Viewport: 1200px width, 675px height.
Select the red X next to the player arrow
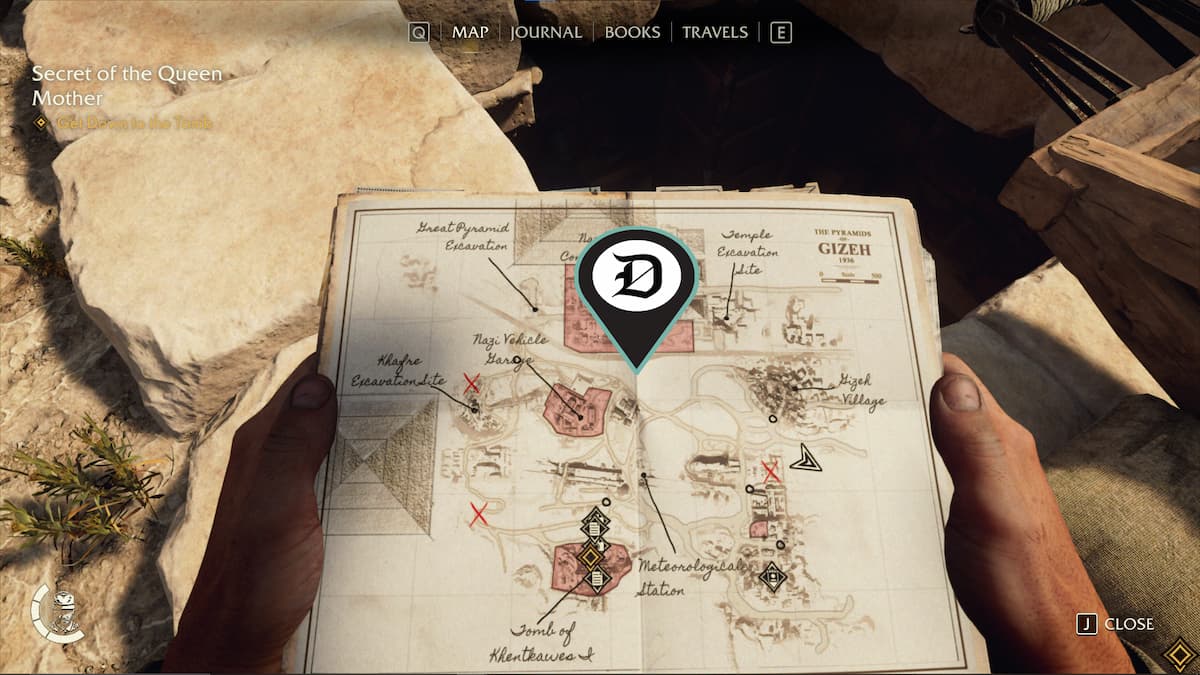(771, 471)
